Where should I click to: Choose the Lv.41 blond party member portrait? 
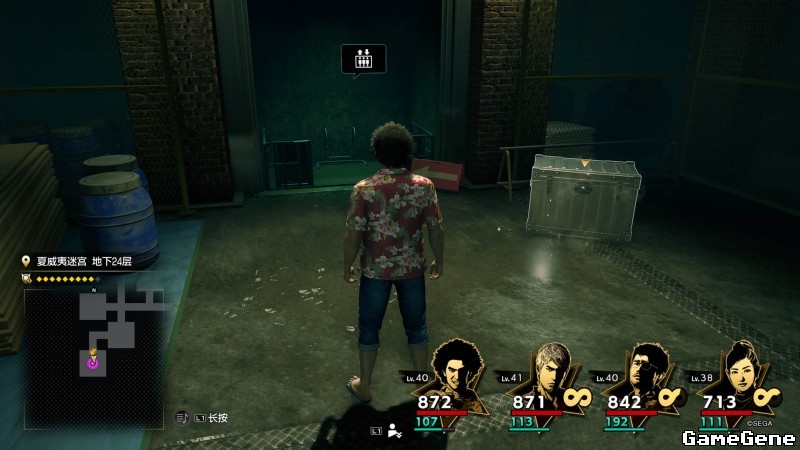551,371
